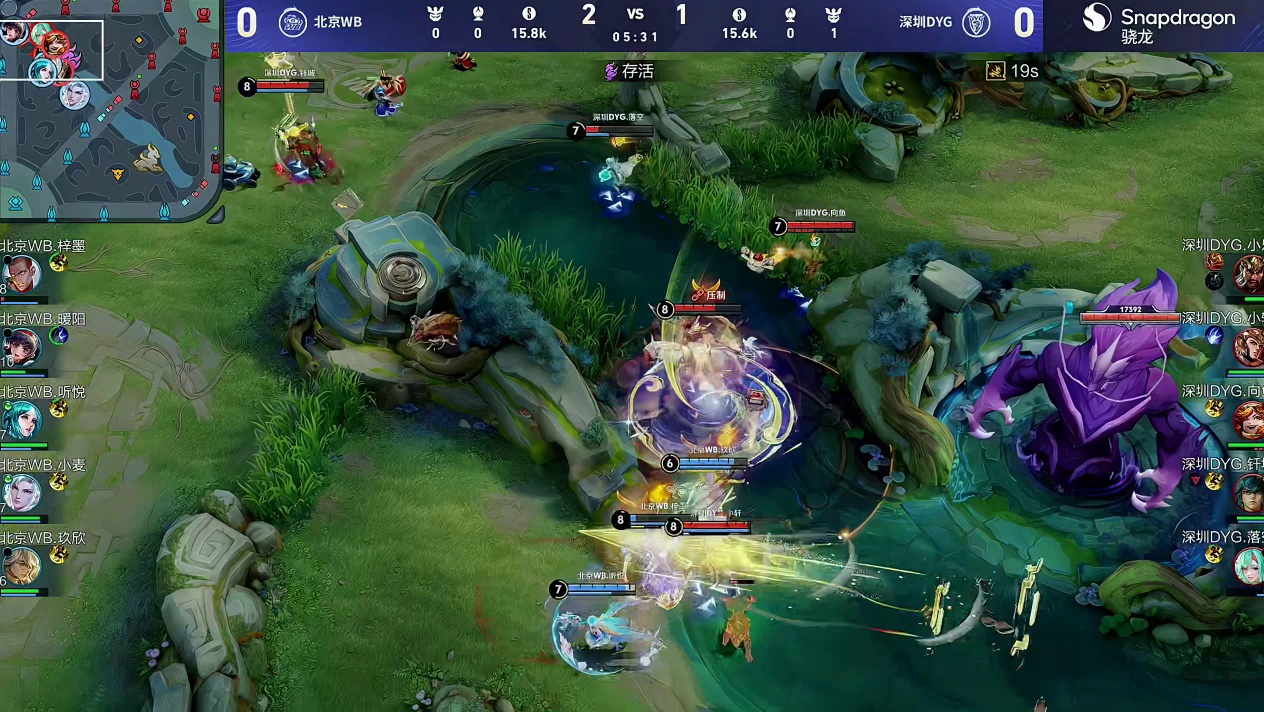1264x712 pixels.
Task: Choose the top 深圳DYG player portrait
Action: click(x=1249, y=272)
